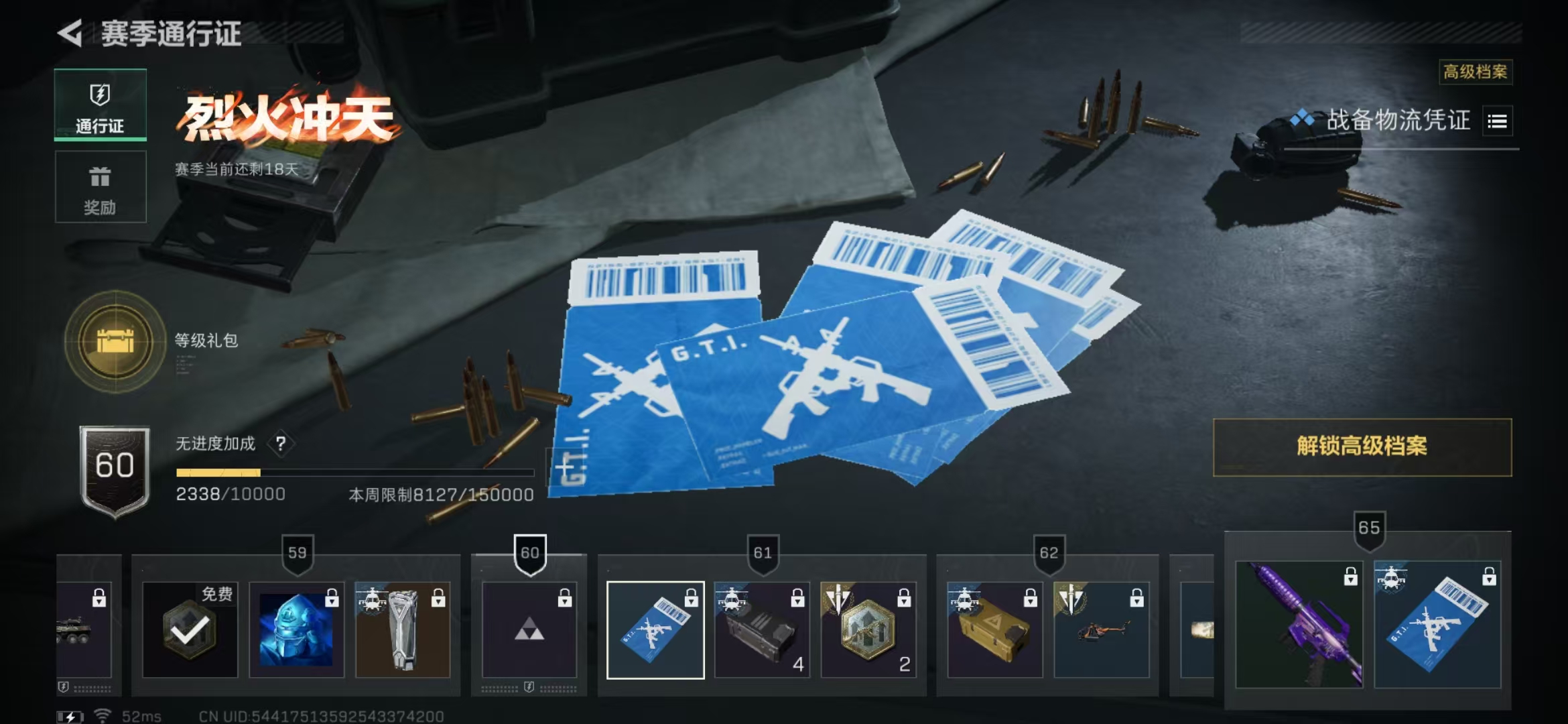
Task: Switch to the 通行证 tab
Action: 100,105
